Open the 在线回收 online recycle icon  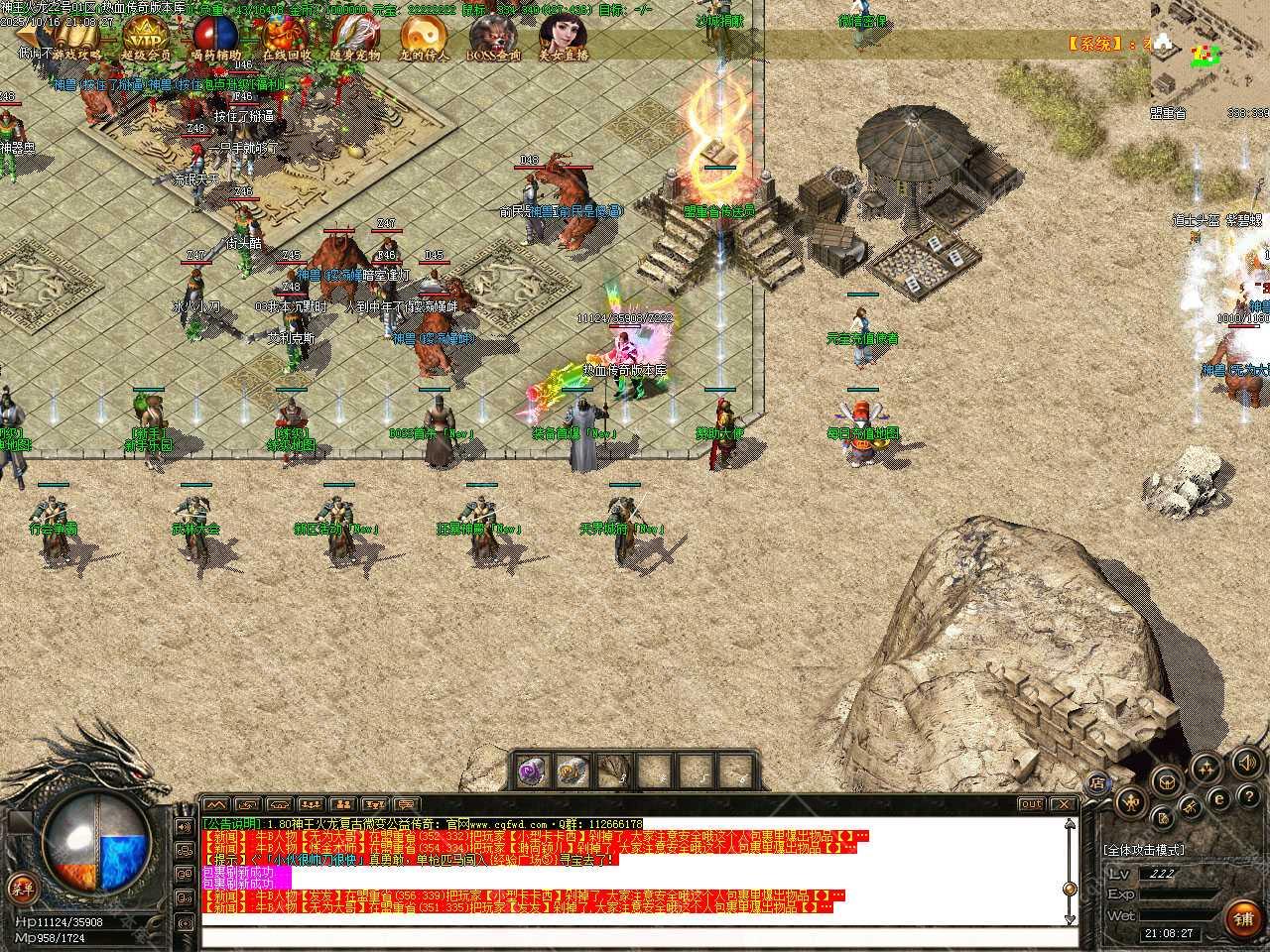286,38
